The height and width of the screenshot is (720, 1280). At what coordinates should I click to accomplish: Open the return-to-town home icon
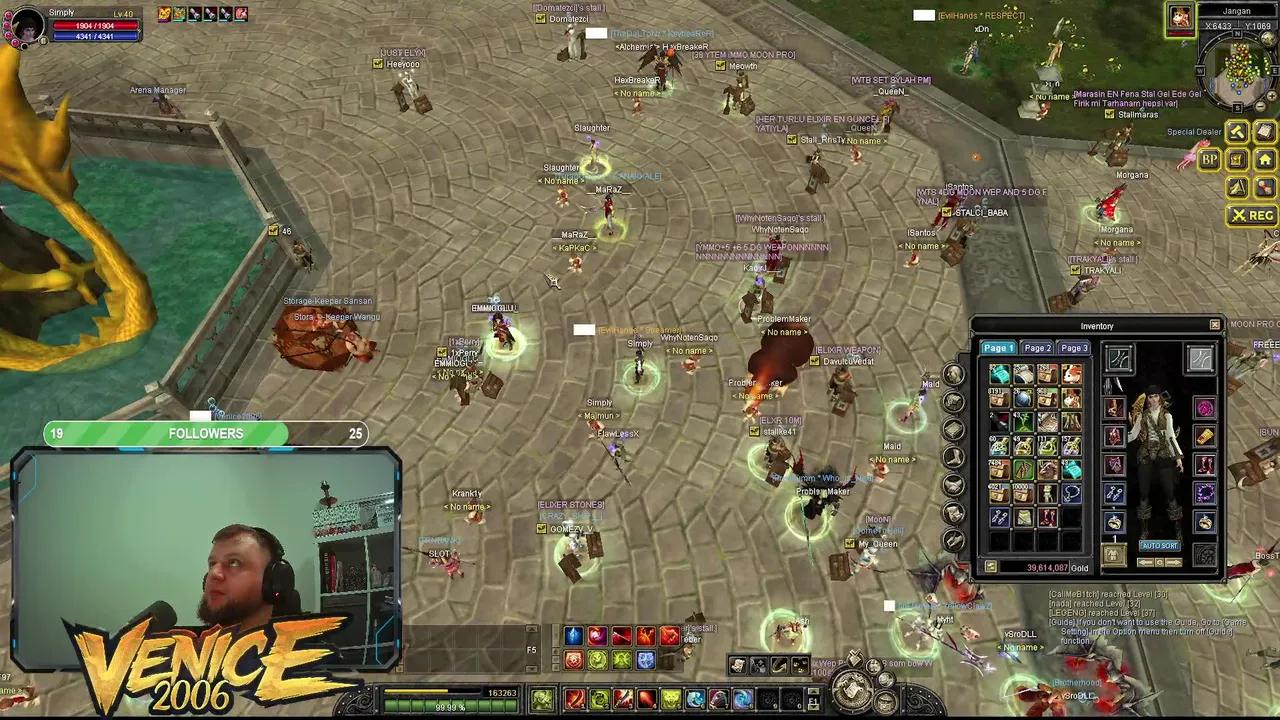point(1265,158)
